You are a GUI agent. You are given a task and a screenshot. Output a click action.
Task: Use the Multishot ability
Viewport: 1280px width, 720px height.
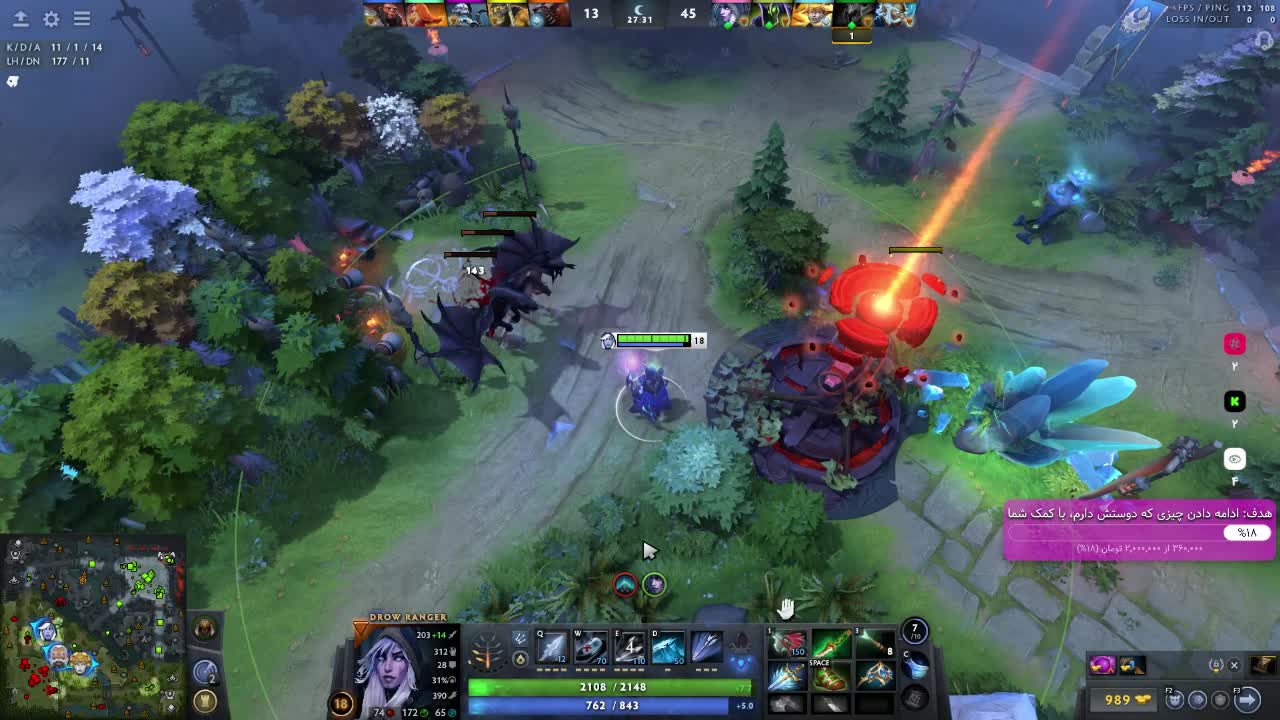point(630,649)
